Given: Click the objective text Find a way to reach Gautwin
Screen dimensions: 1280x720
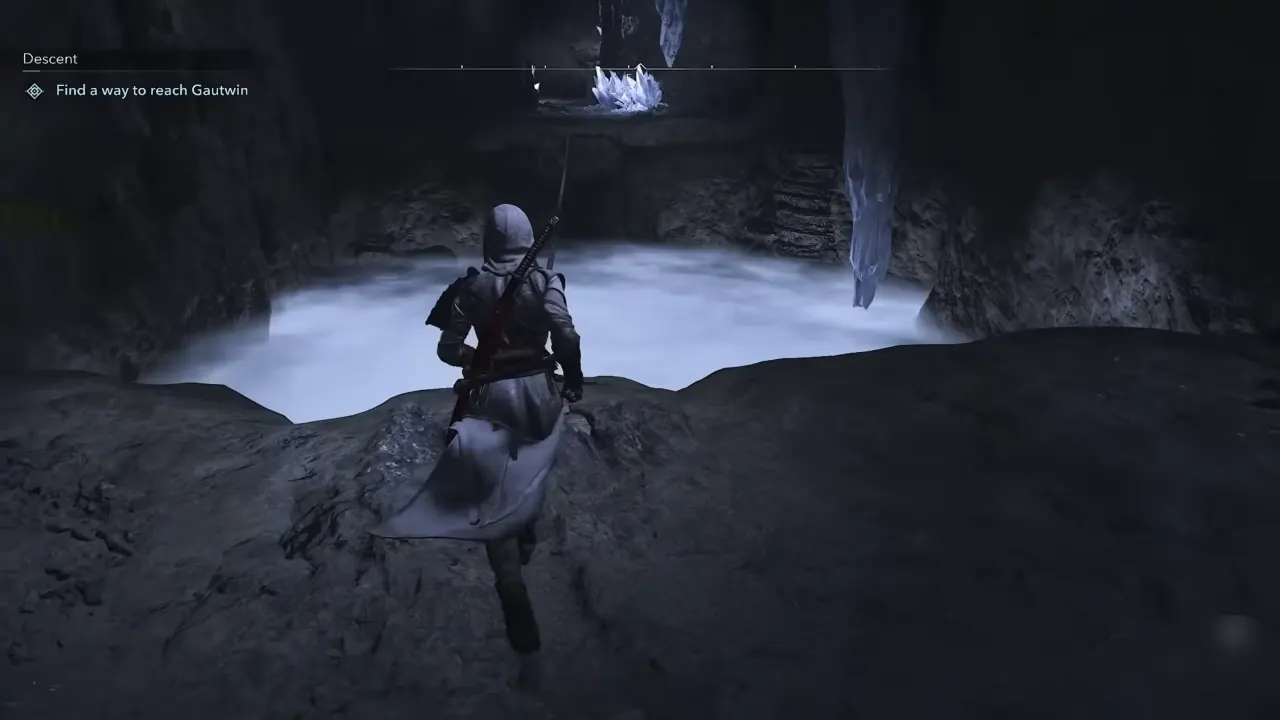Looking at the screenshot, I should click(152, 90).
